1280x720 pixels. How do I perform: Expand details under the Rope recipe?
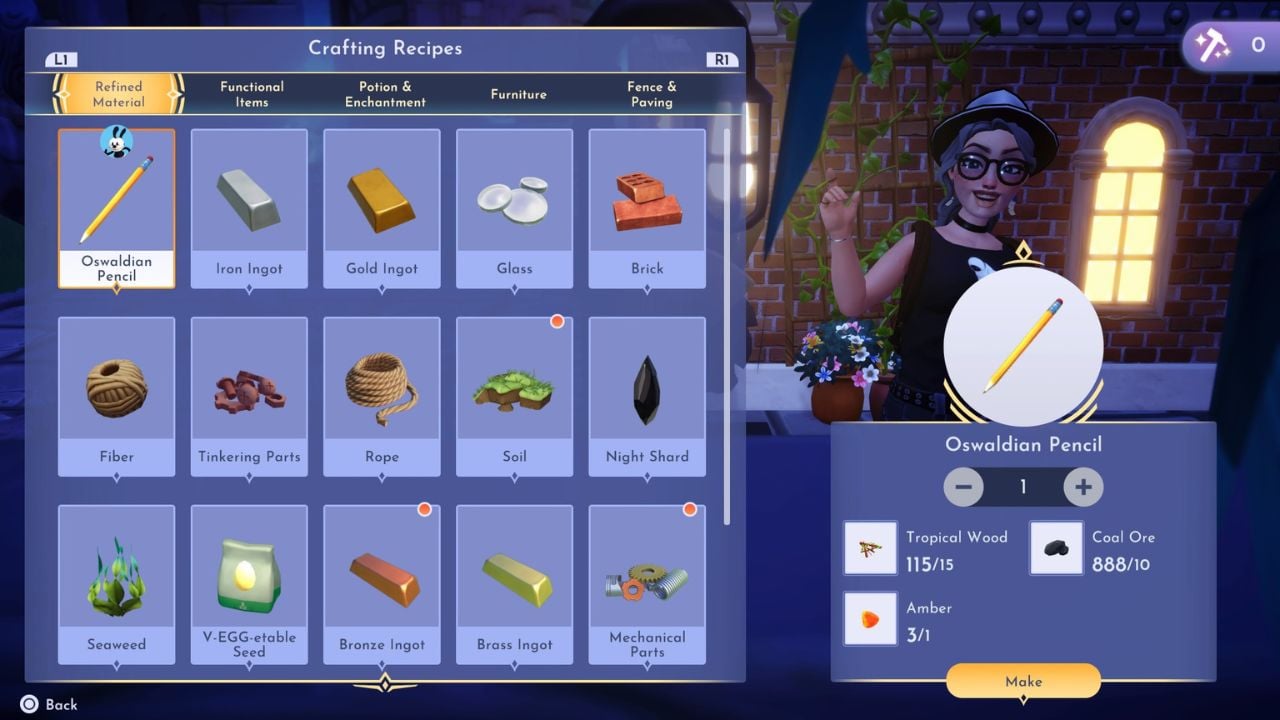pyautogui.click(x=381, y=477)
